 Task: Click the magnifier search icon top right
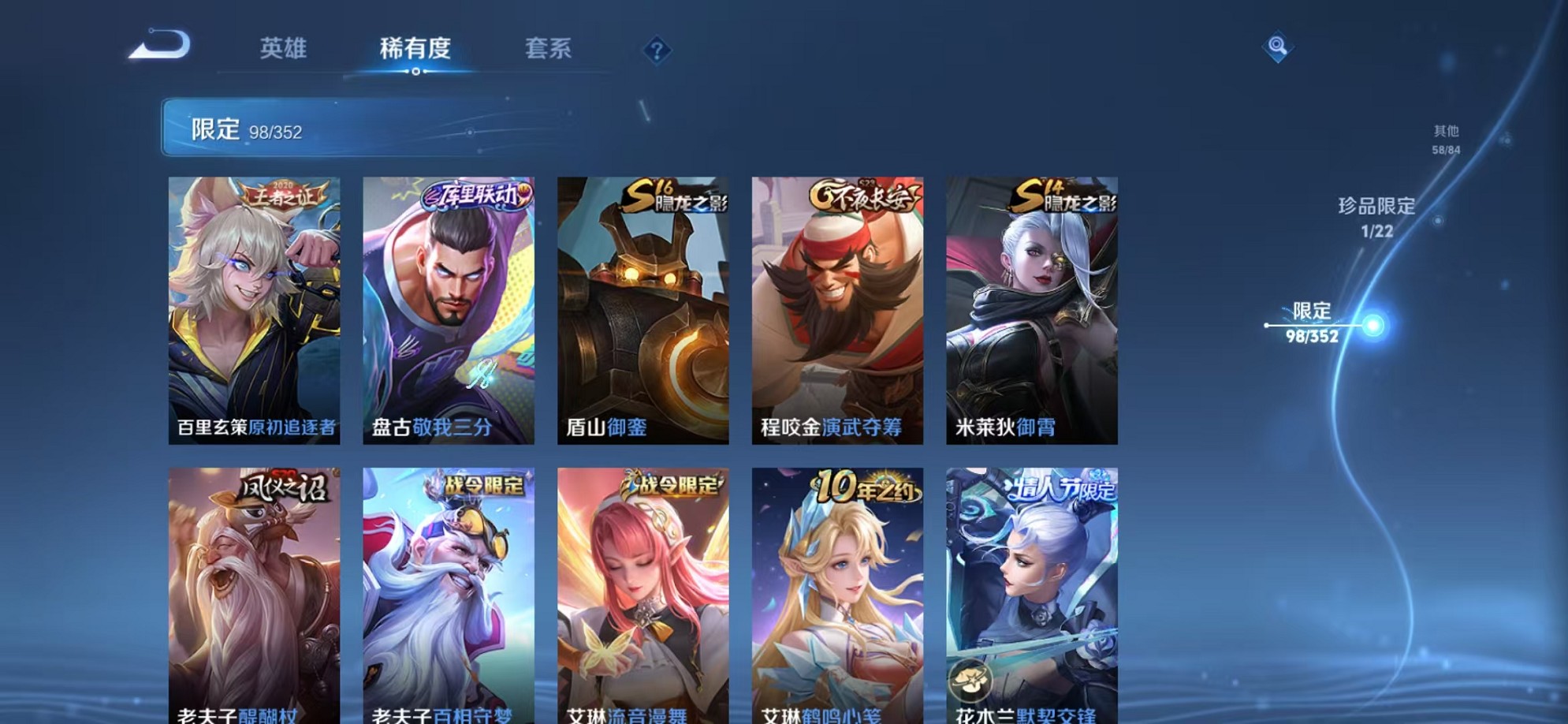click(x=1279, y=46)
